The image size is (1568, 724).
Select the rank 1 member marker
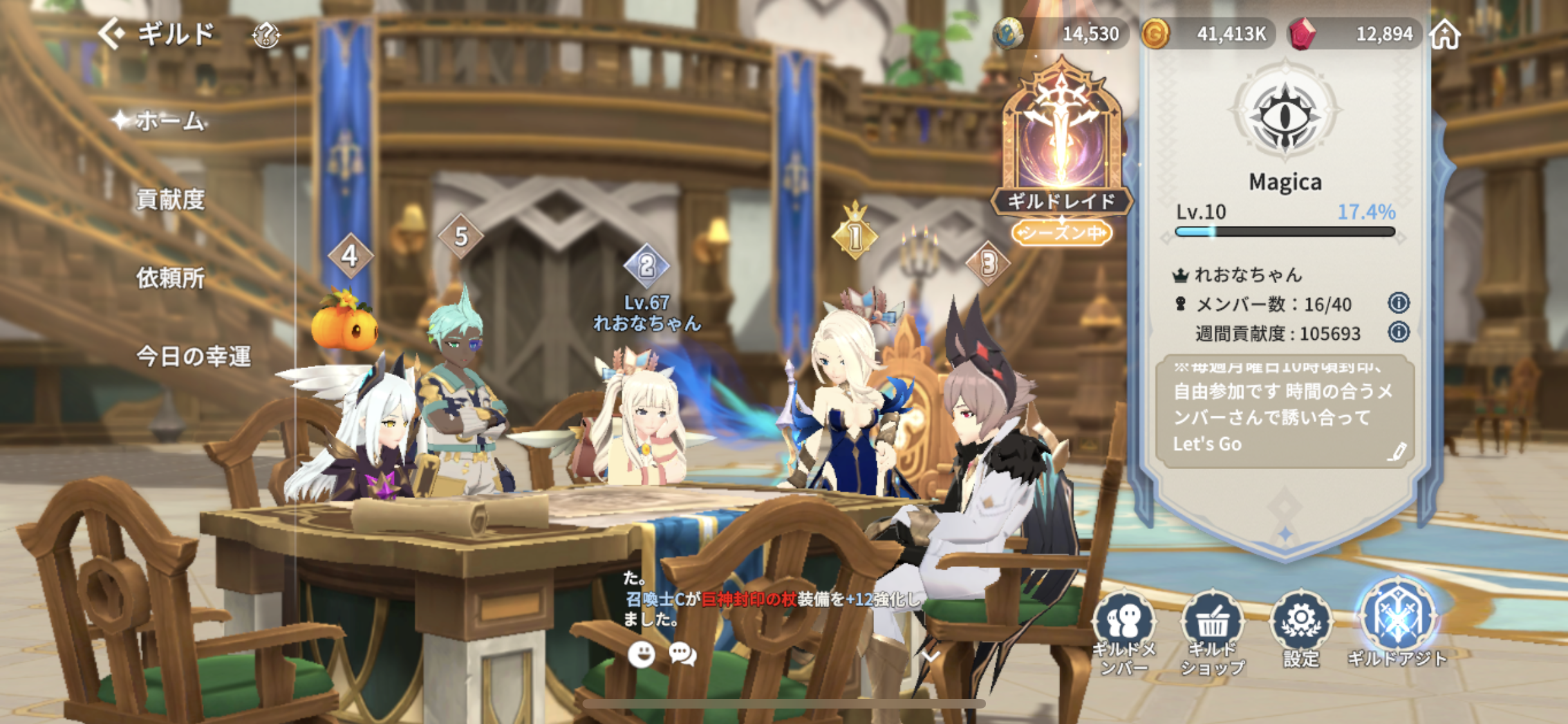point(855,235)
